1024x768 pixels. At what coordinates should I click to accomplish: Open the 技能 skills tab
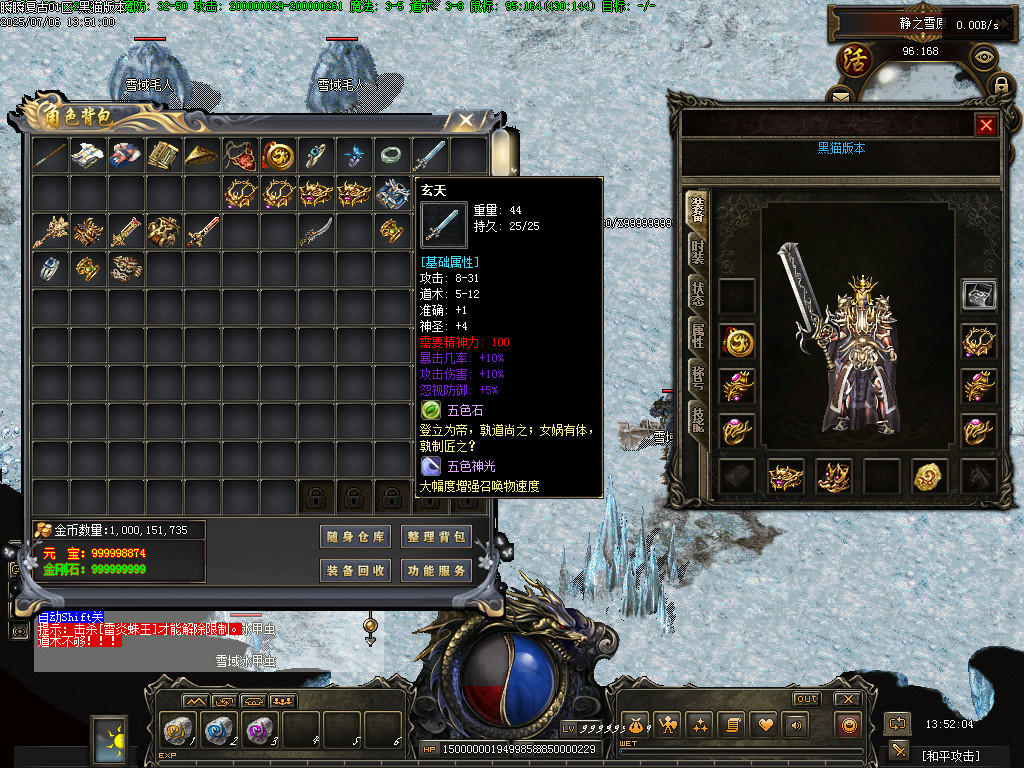[697, 422]
